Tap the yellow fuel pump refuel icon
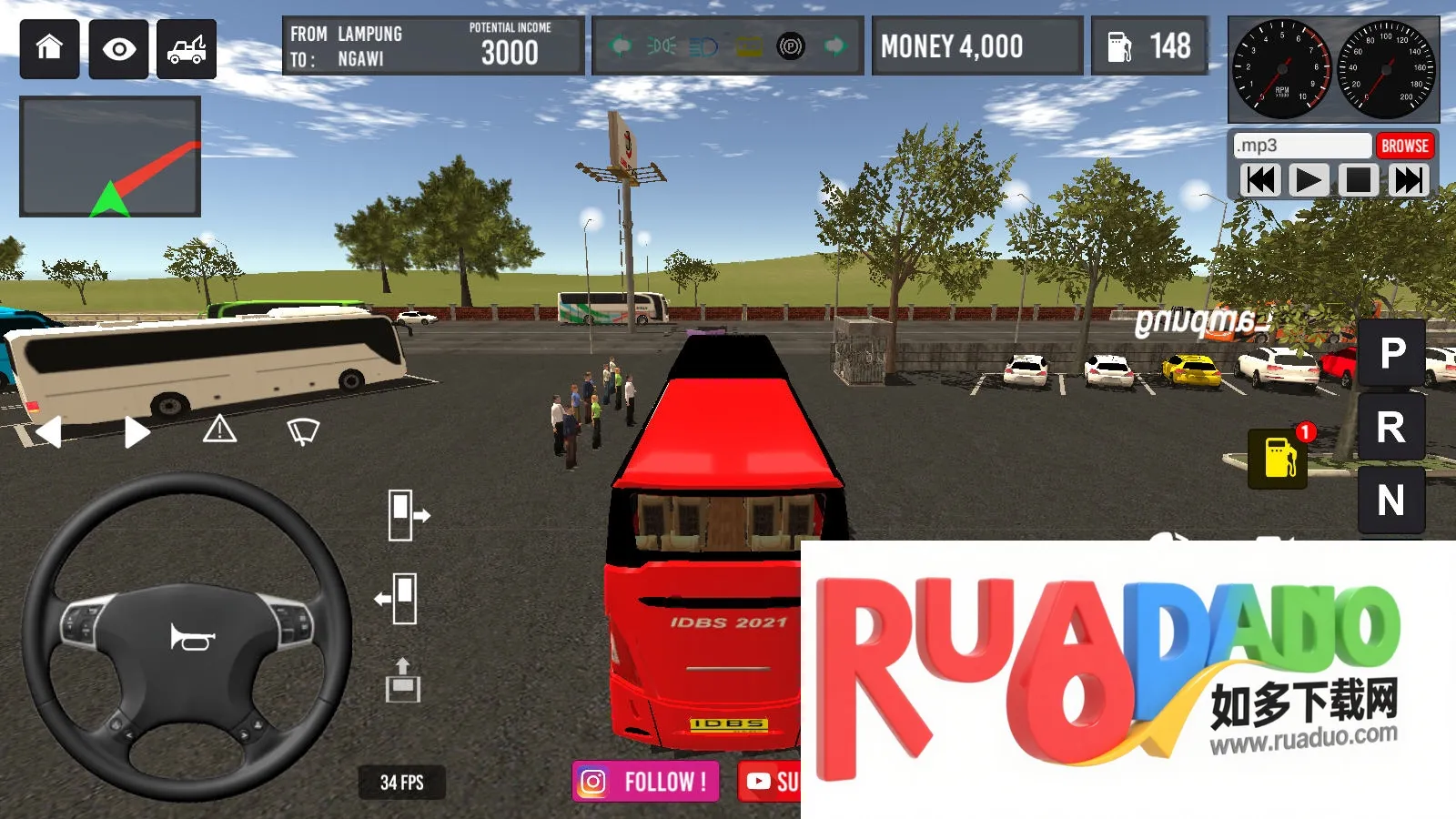This screenshot has height=819, width=1456. (1279, 458)
